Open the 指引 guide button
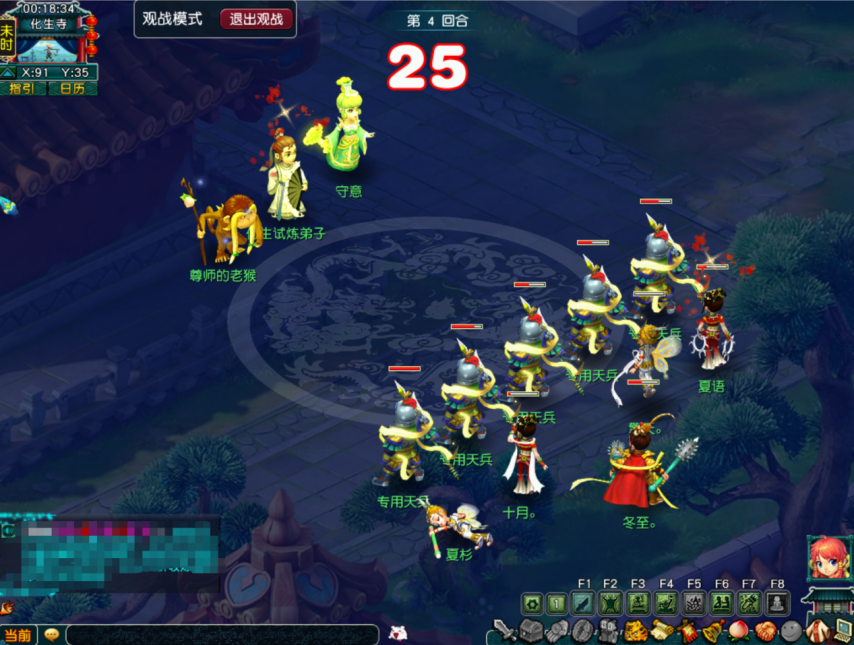 (22, 88)
